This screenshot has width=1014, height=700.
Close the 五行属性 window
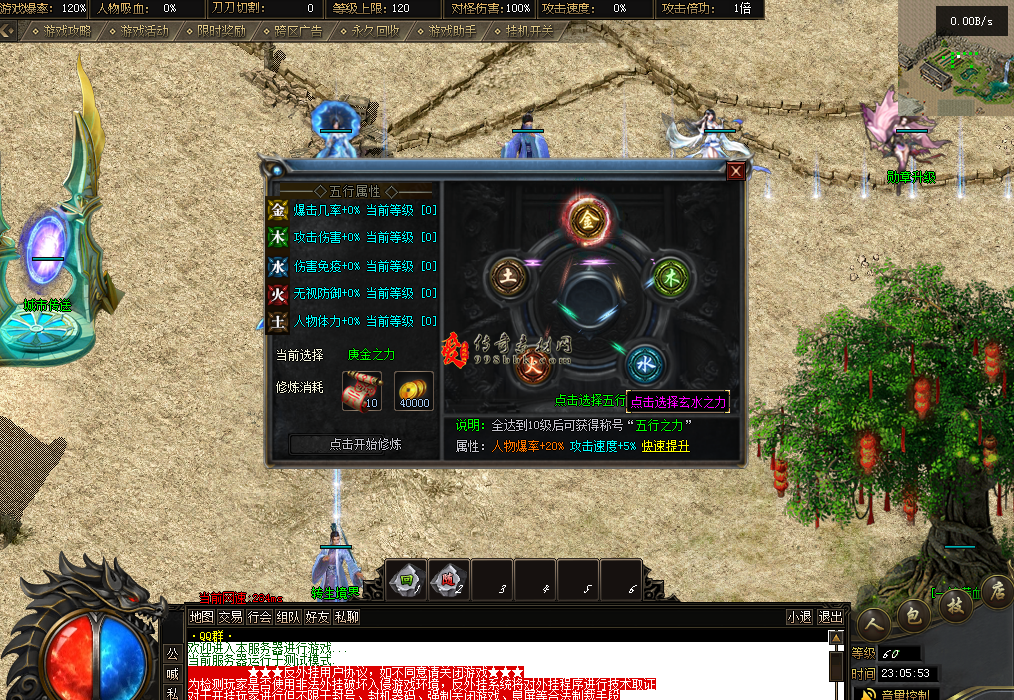(x=736, y=171)
